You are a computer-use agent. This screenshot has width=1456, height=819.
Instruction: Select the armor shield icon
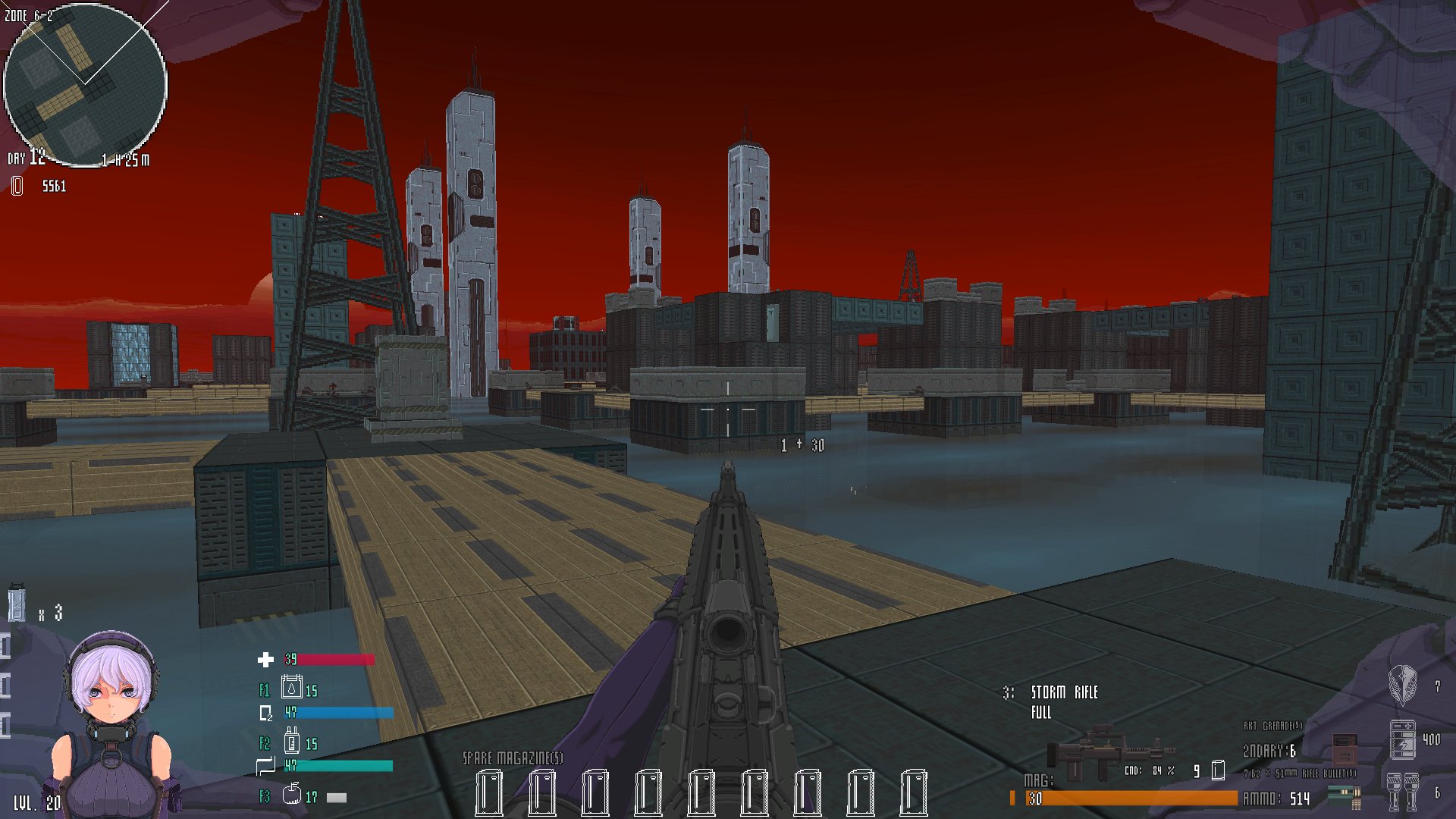coord(1401,684)
